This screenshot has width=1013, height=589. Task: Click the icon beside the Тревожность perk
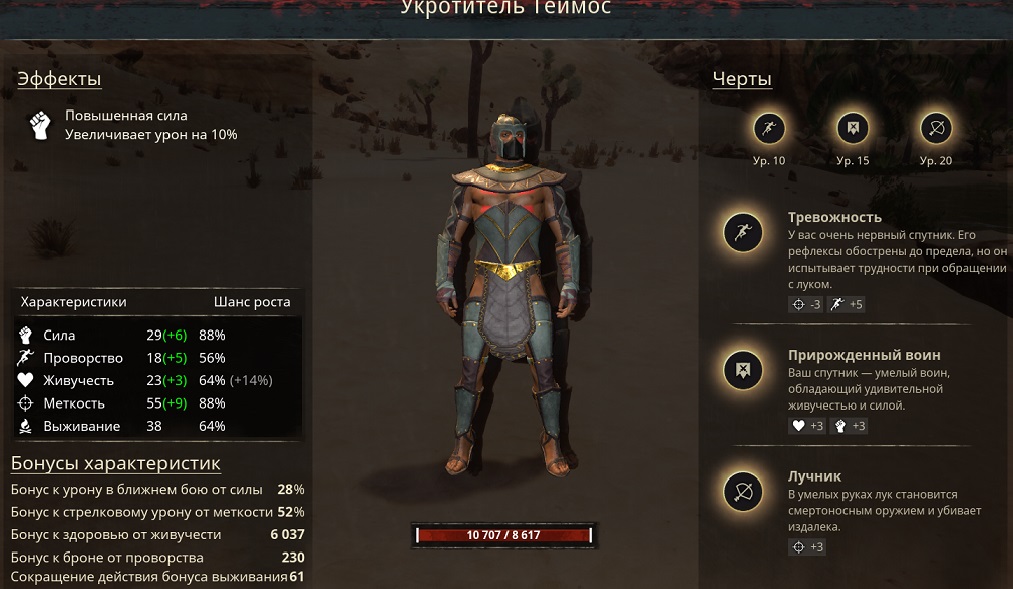tap(743, 233)
